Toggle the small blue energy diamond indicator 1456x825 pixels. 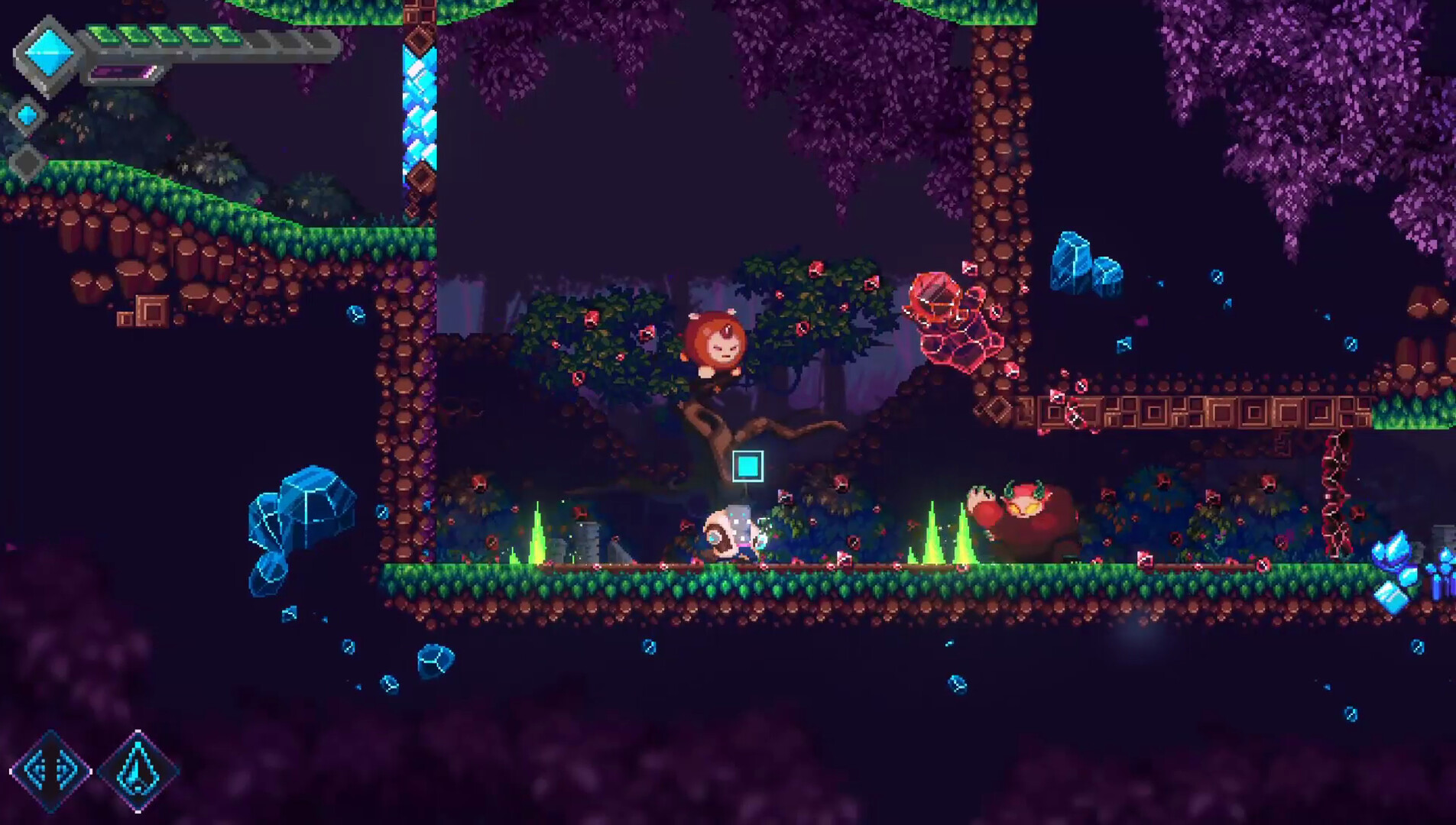[29, 115]
